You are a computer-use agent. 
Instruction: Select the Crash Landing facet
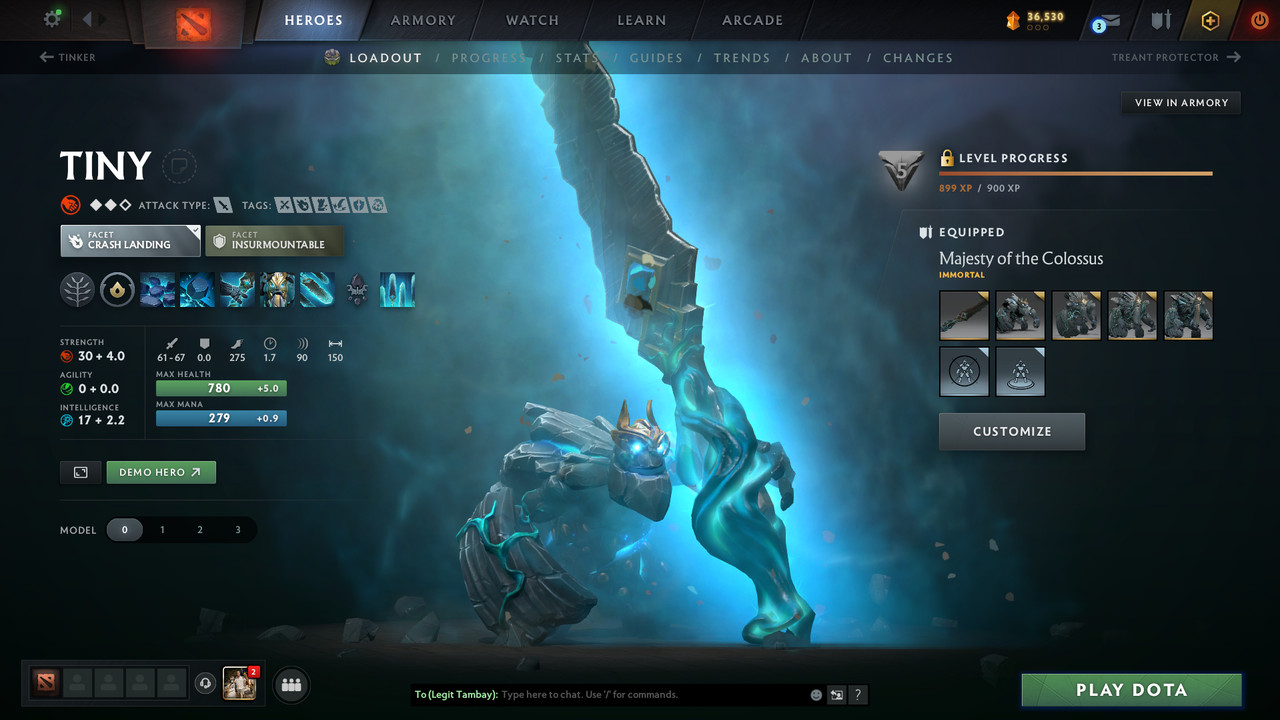130,241
